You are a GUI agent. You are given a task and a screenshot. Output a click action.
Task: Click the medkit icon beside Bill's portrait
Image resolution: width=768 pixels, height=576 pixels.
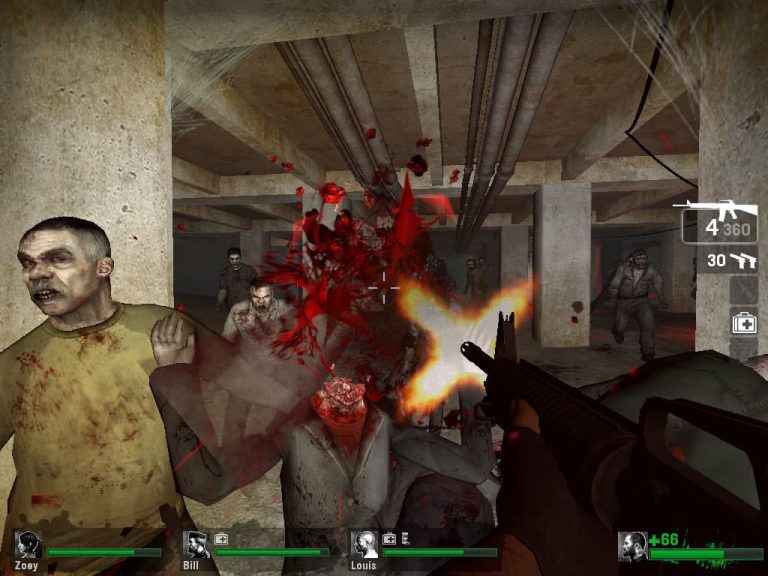point(221,538)
